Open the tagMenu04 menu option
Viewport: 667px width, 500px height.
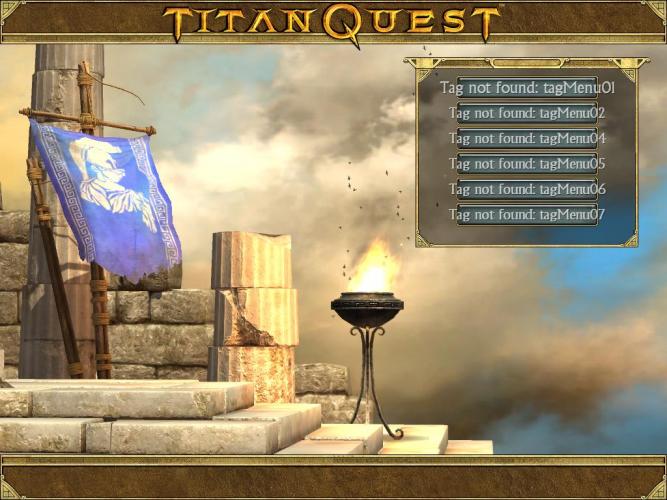click(527, 139)
